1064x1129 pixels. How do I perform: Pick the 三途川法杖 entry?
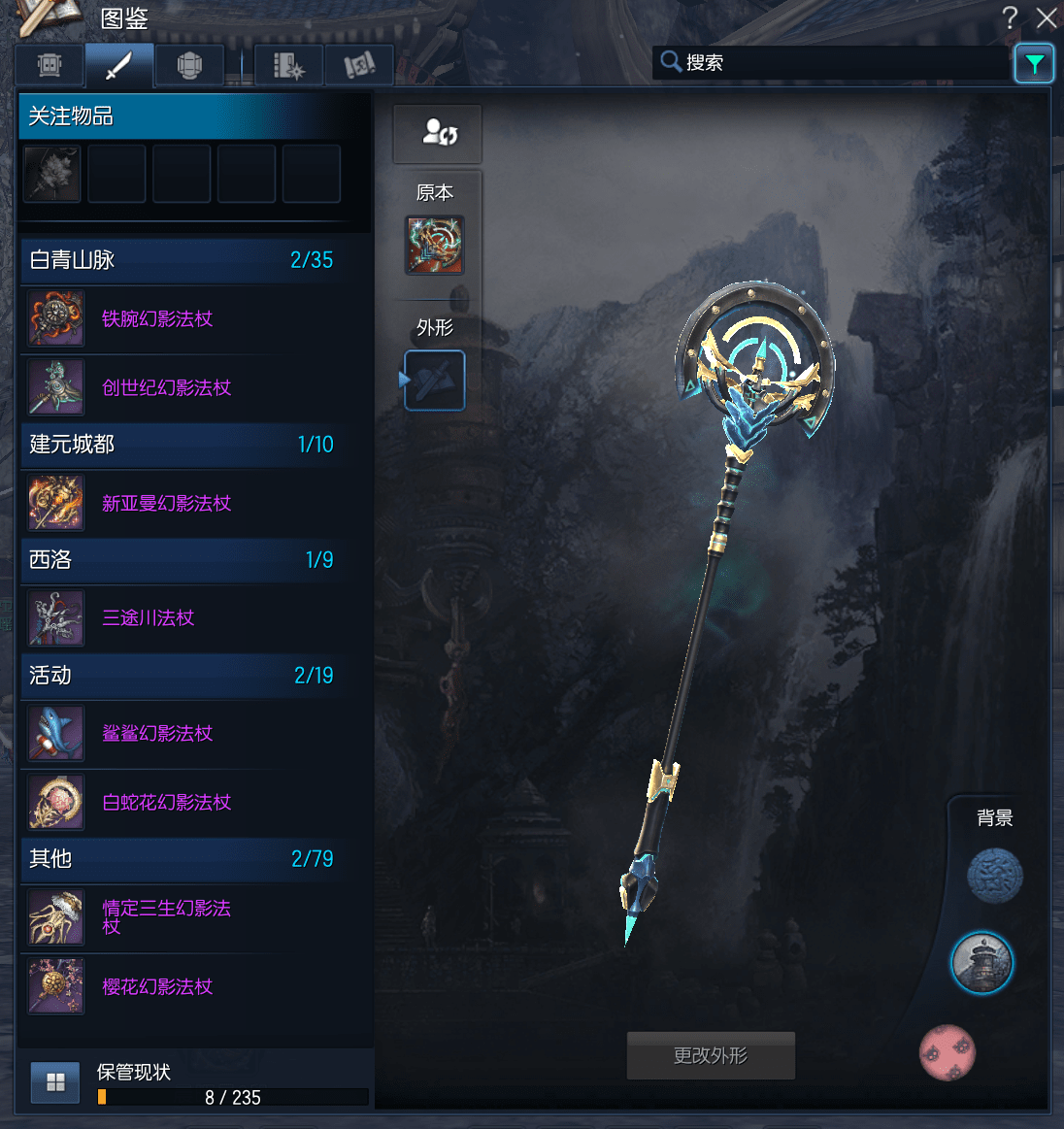(149, 618)
